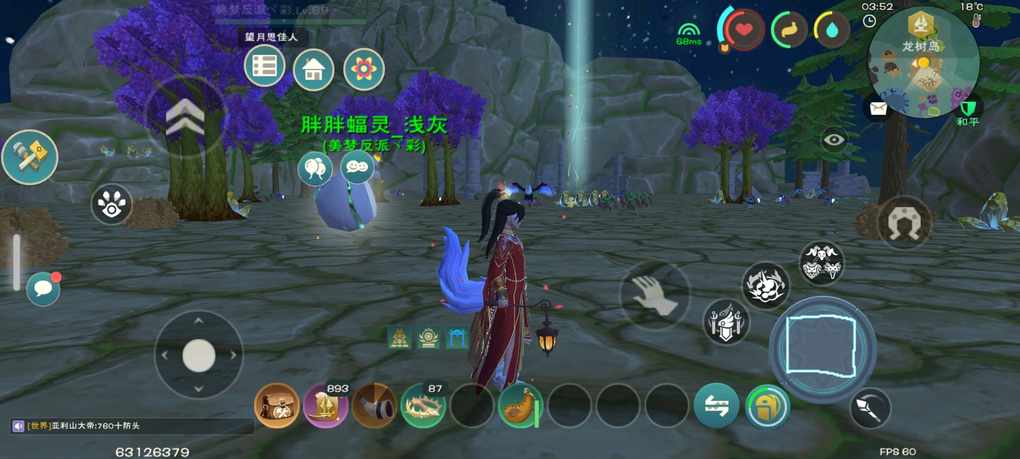1020x459 pixels.
Task: Toggle the eye visibility icon
Action: (834, 141)
